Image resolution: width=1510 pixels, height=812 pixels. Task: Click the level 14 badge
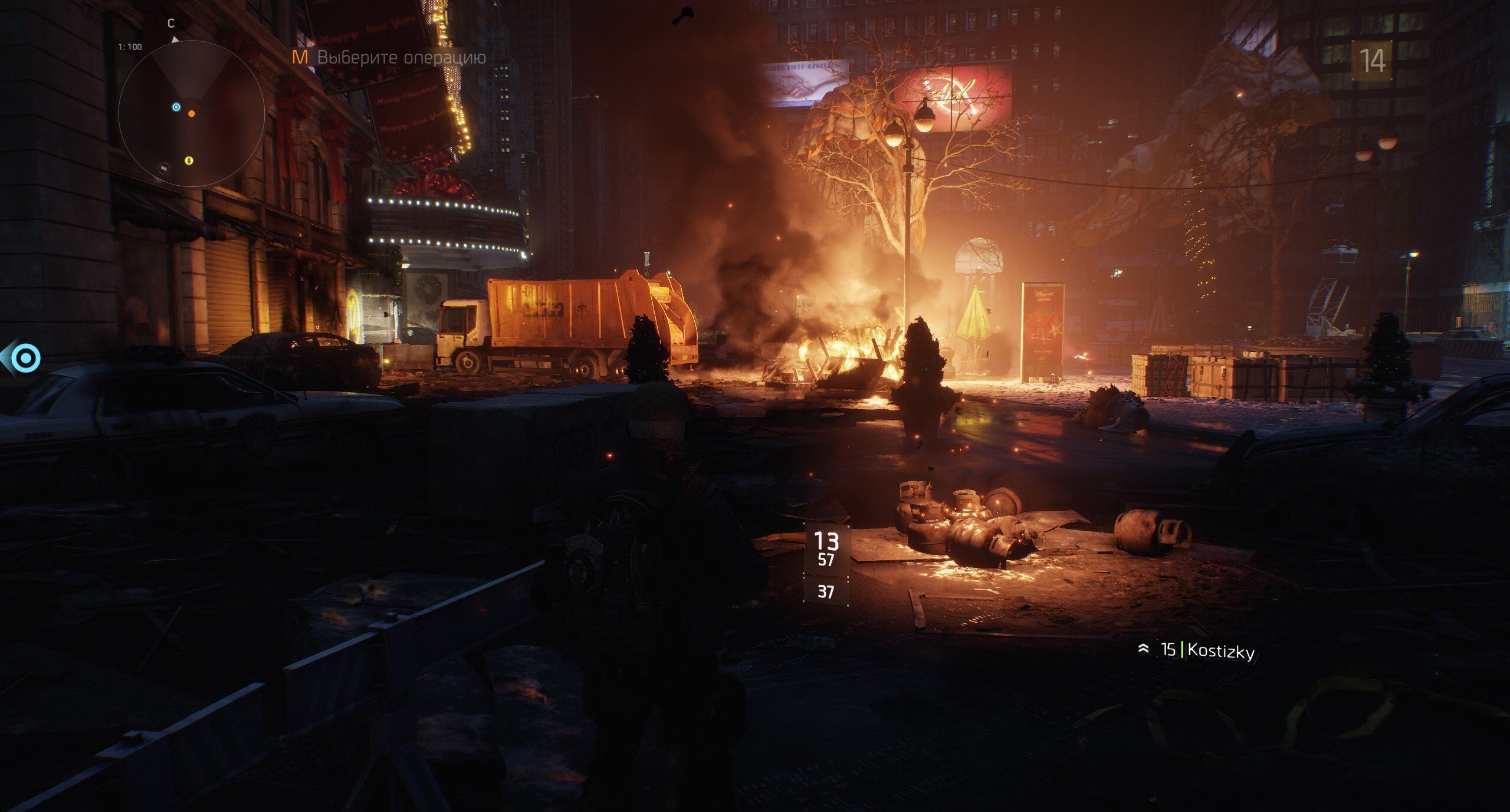tap(1372, 60)
